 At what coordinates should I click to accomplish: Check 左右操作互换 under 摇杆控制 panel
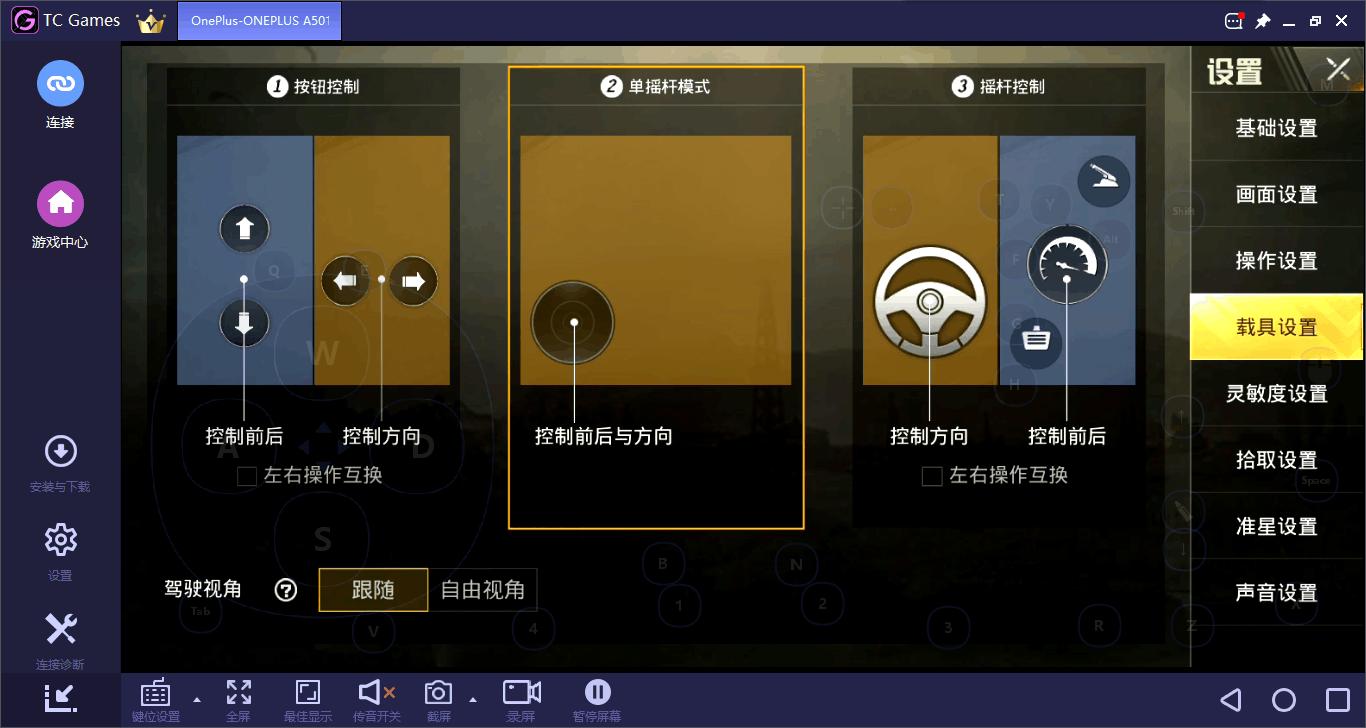pyautogui.click(x=932, y=475)
